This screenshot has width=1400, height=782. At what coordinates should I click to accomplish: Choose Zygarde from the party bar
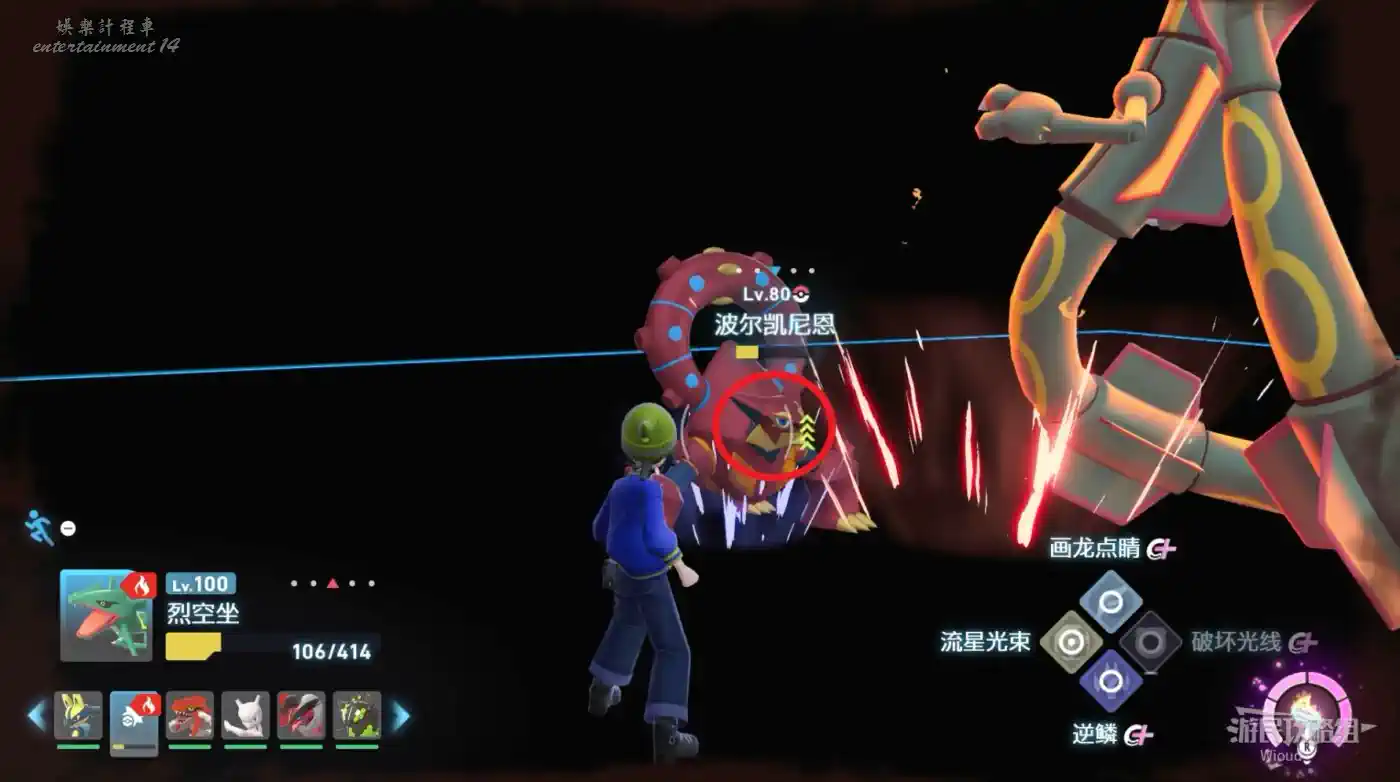tap(357, 715)
